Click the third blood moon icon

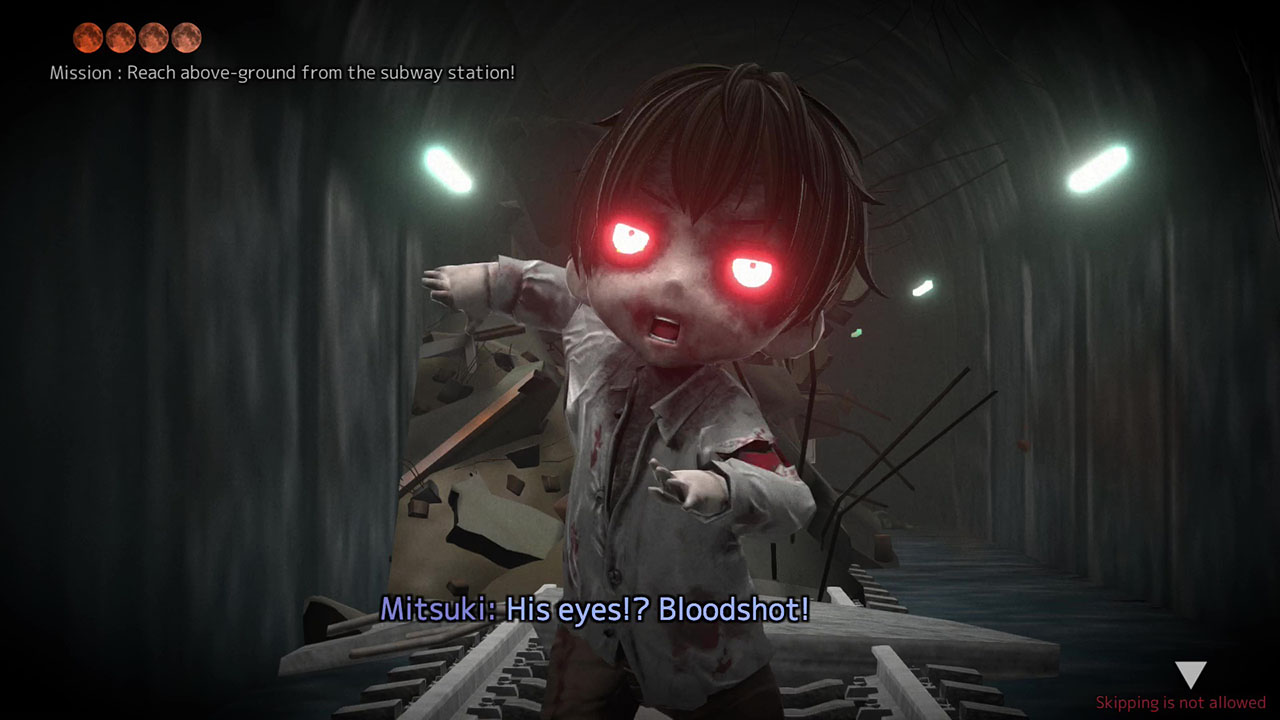click(154, 38)
